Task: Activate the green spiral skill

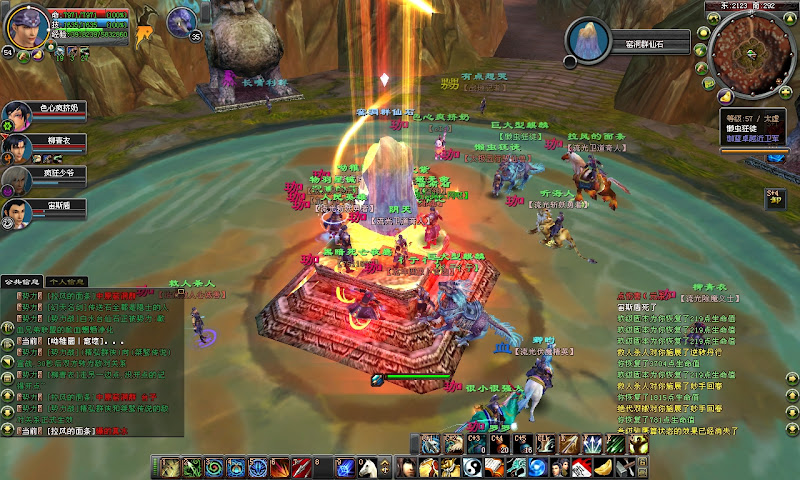Action: pos(214,467)
